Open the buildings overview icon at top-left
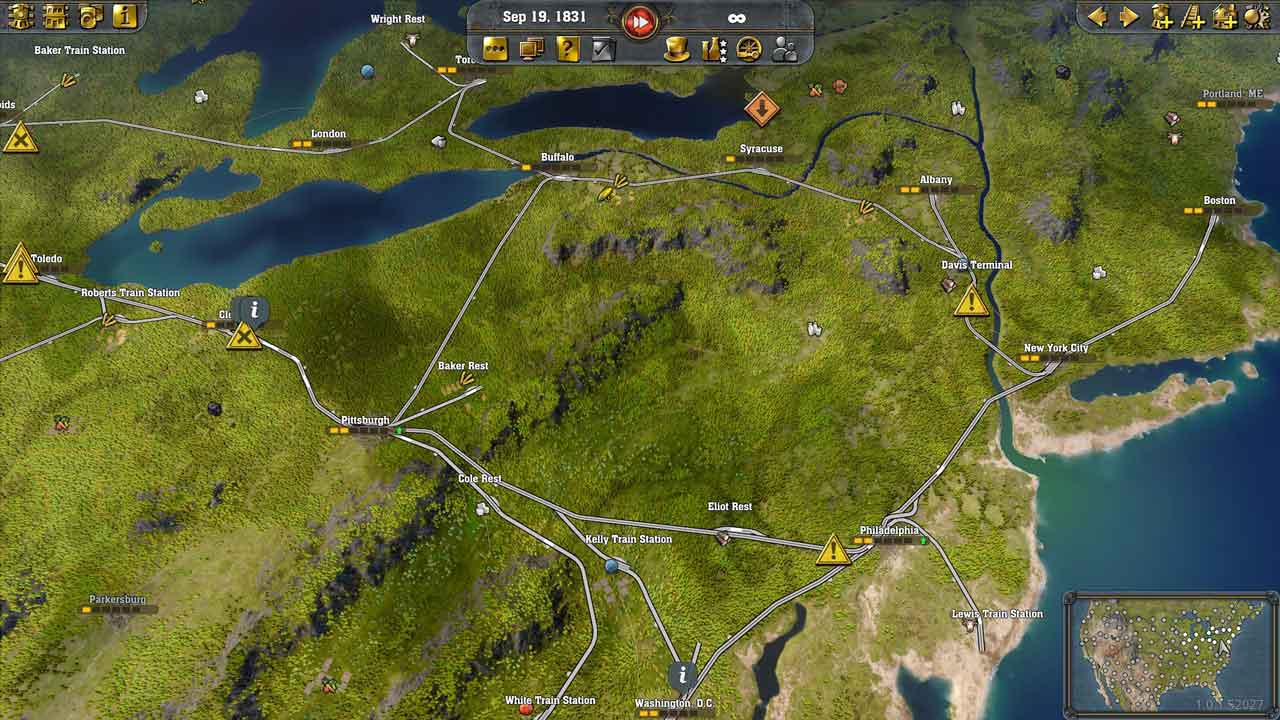Image resolution: width=1280 pixels, height=720 pixels. (x=55, y=16)
